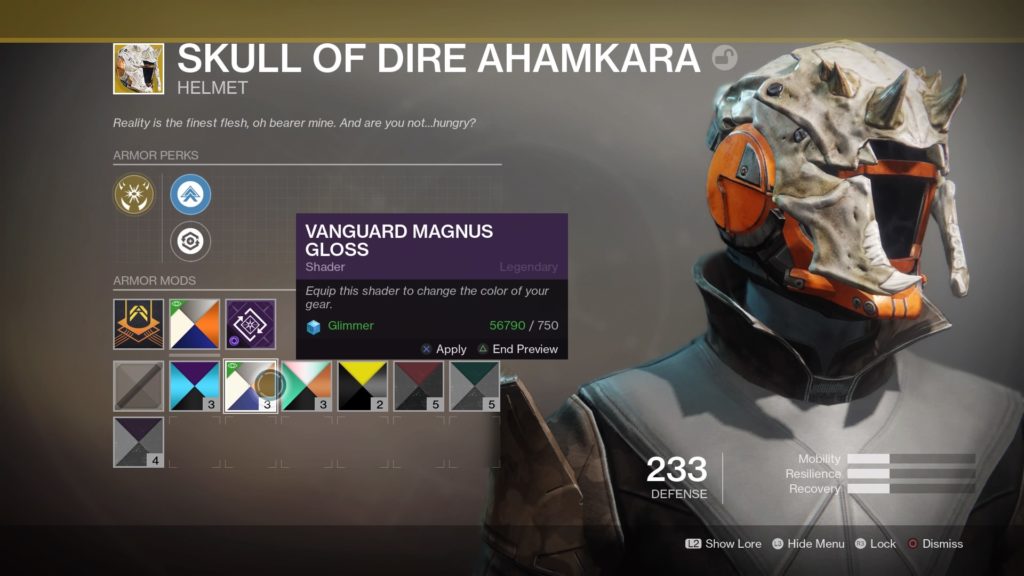The height and width of the screenshot is (576, 1024).
Task: Open the purple ornament mod slot
Action: pos(250,325)
